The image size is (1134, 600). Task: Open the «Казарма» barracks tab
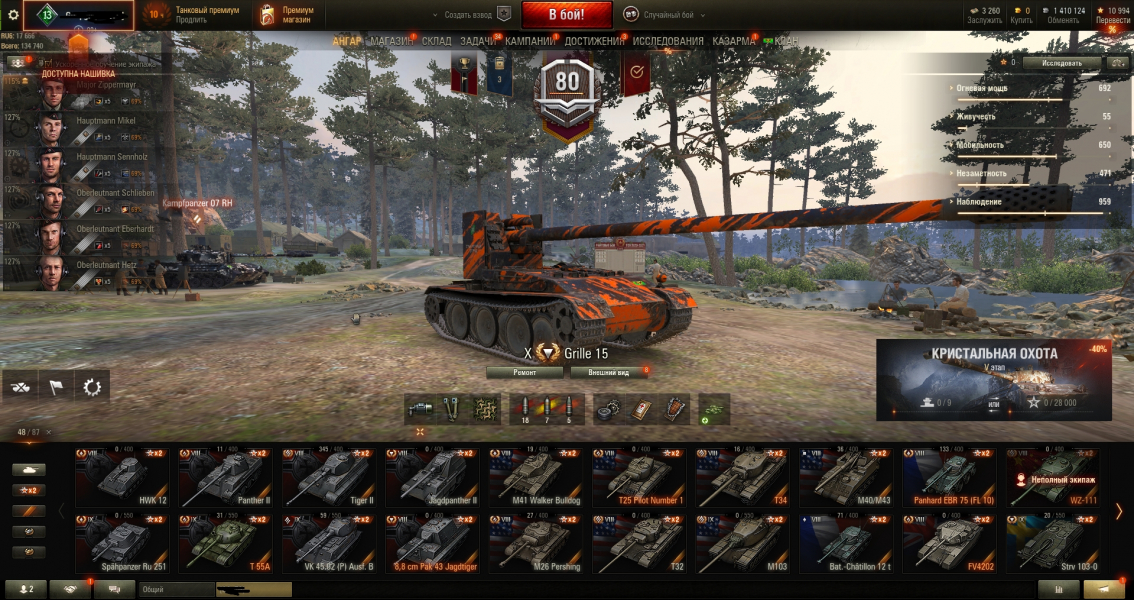[x=734, y=41]
